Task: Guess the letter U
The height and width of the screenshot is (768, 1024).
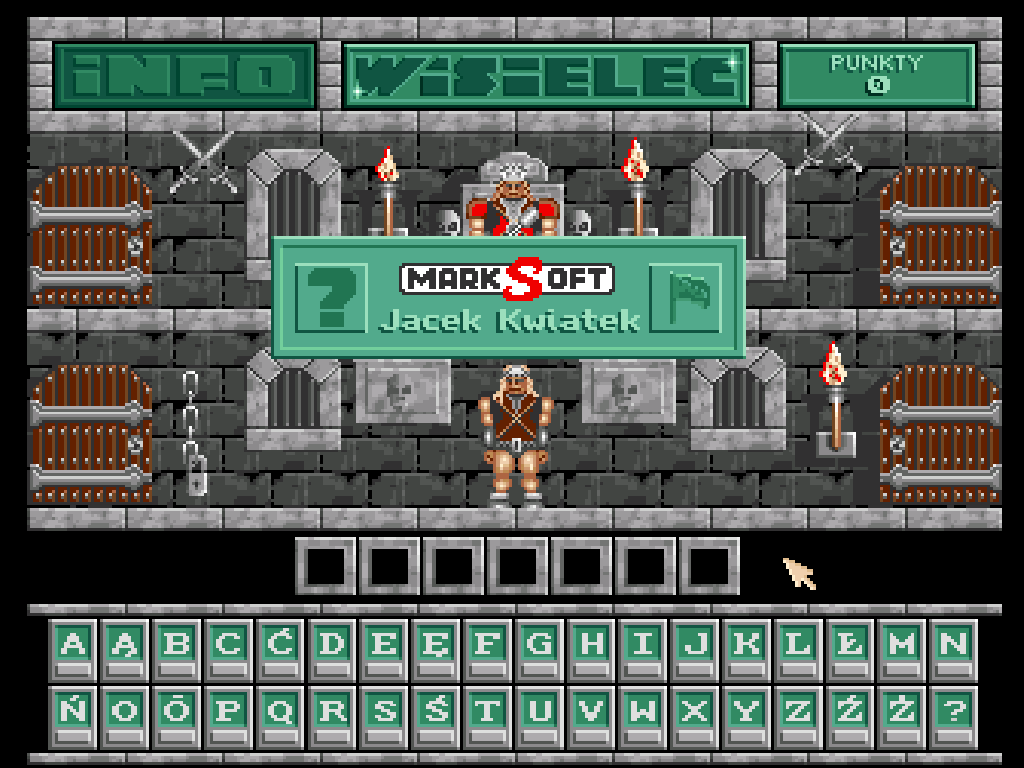Action: [x=540, y=714]
